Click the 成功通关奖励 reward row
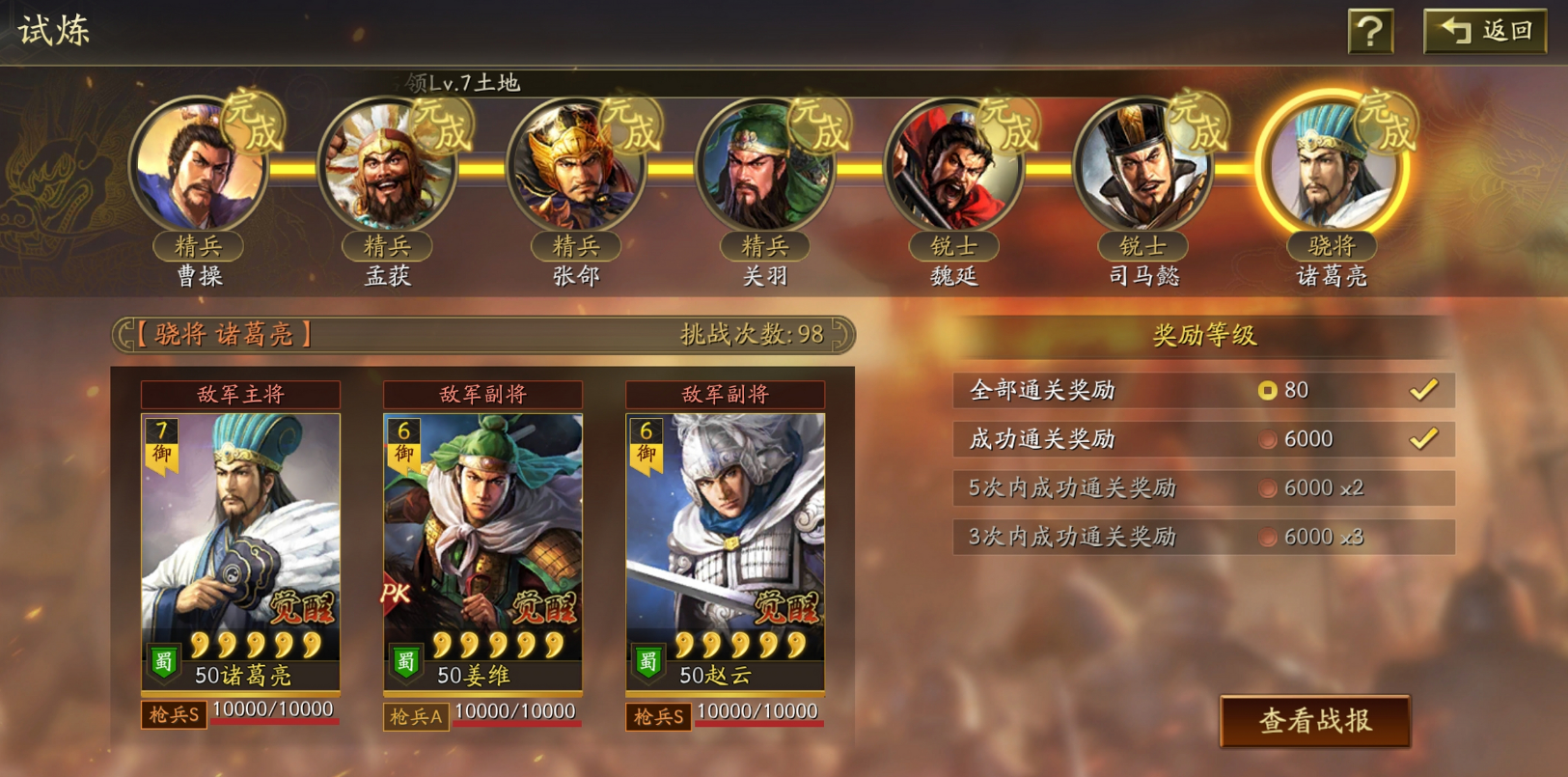The height and width of the screenshot is (777, 1568). [1203, 439]
